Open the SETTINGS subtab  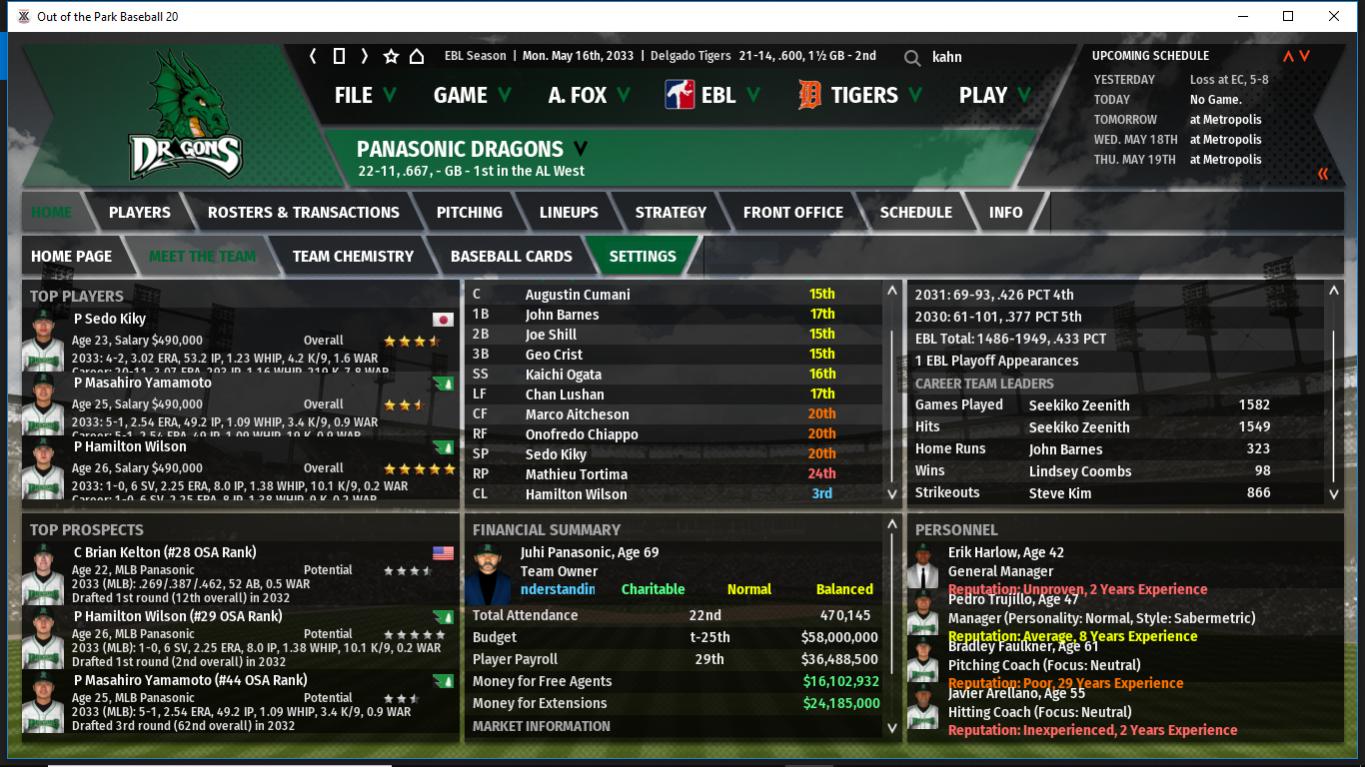point(642,256)
